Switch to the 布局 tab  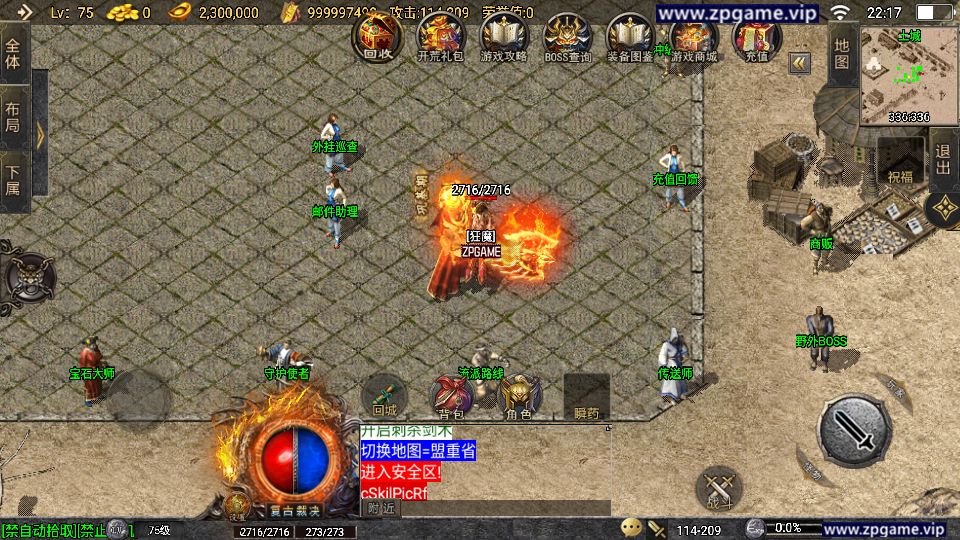point(13,118)
